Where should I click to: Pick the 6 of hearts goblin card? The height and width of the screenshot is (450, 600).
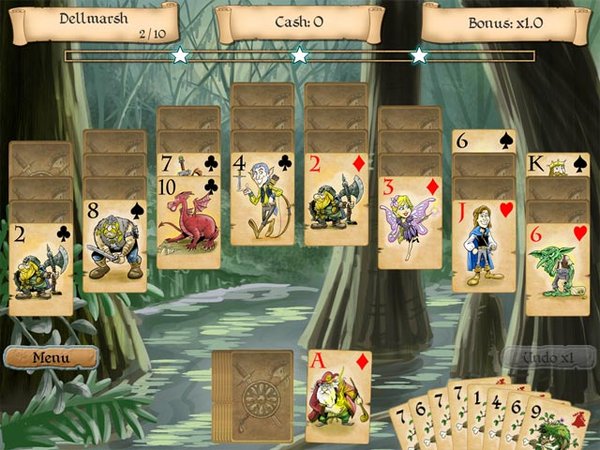557,268
